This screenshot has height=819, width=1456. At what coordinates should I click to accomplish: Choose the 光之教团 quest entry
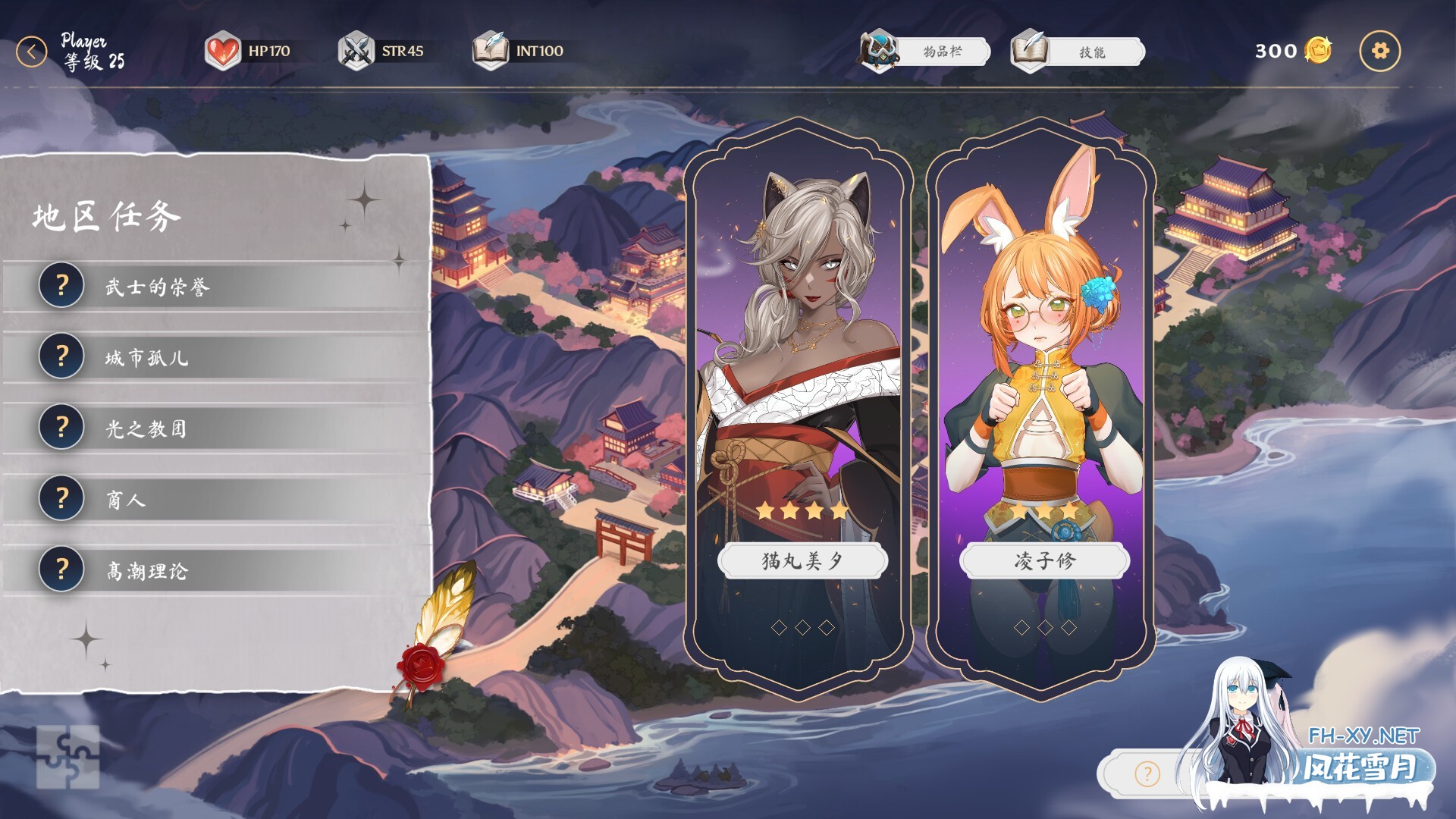[216, 428]
